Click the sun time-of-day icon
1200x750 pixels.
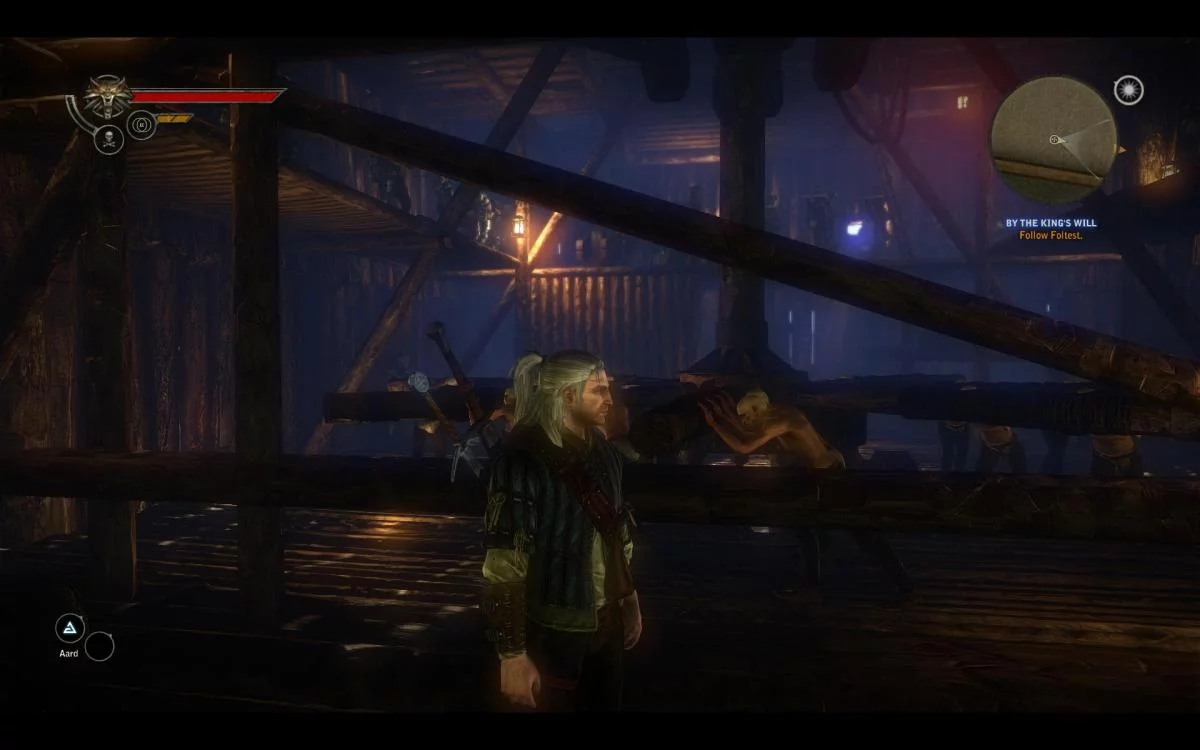(1128, 91)
